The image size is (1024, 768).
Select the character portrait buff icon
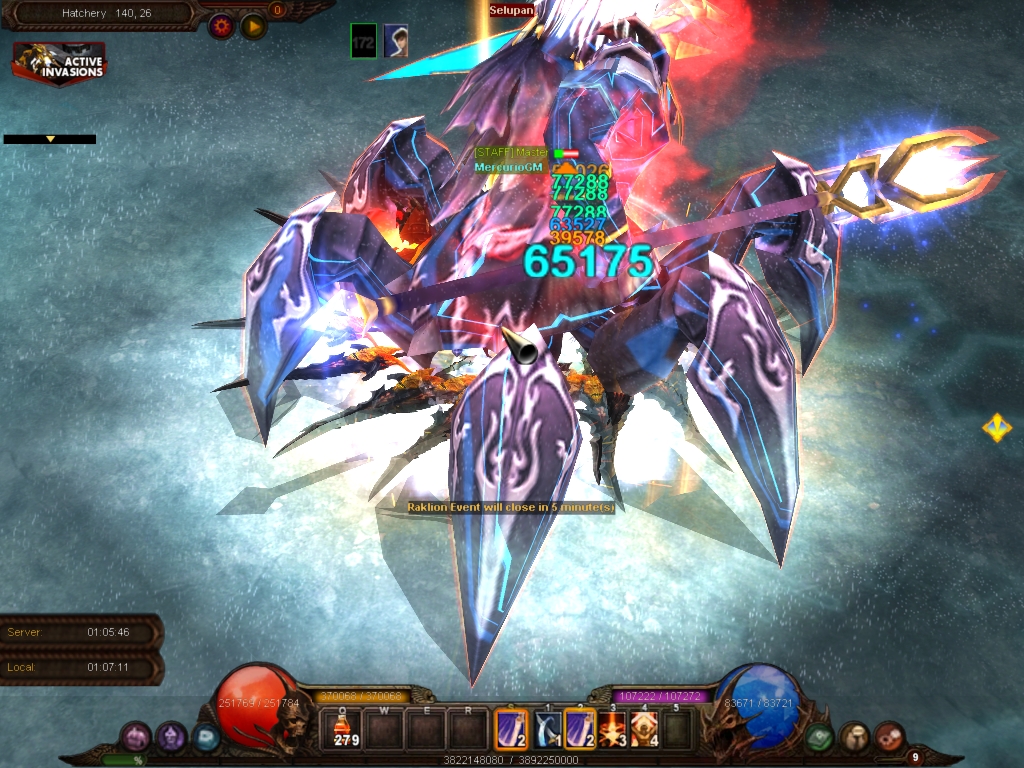[396, 41]
